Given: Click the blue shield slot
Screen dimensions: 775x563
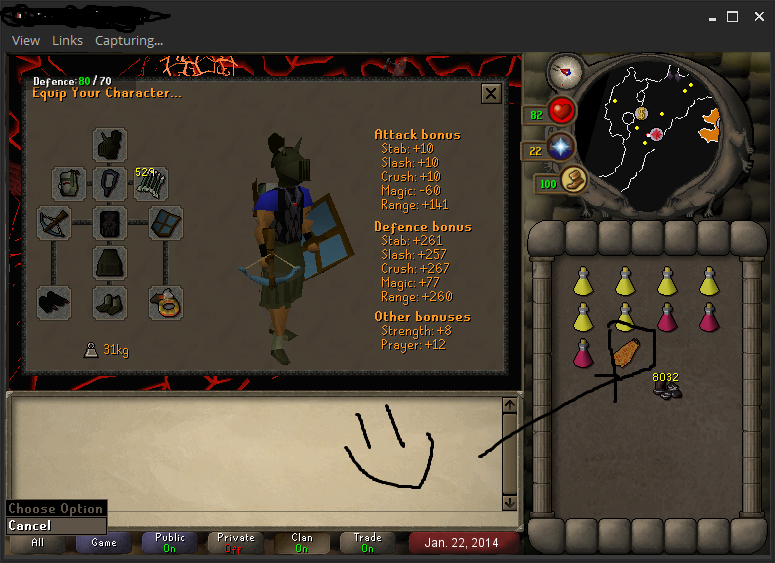Looking at the screenshot, I should click(x=165, y=223).
